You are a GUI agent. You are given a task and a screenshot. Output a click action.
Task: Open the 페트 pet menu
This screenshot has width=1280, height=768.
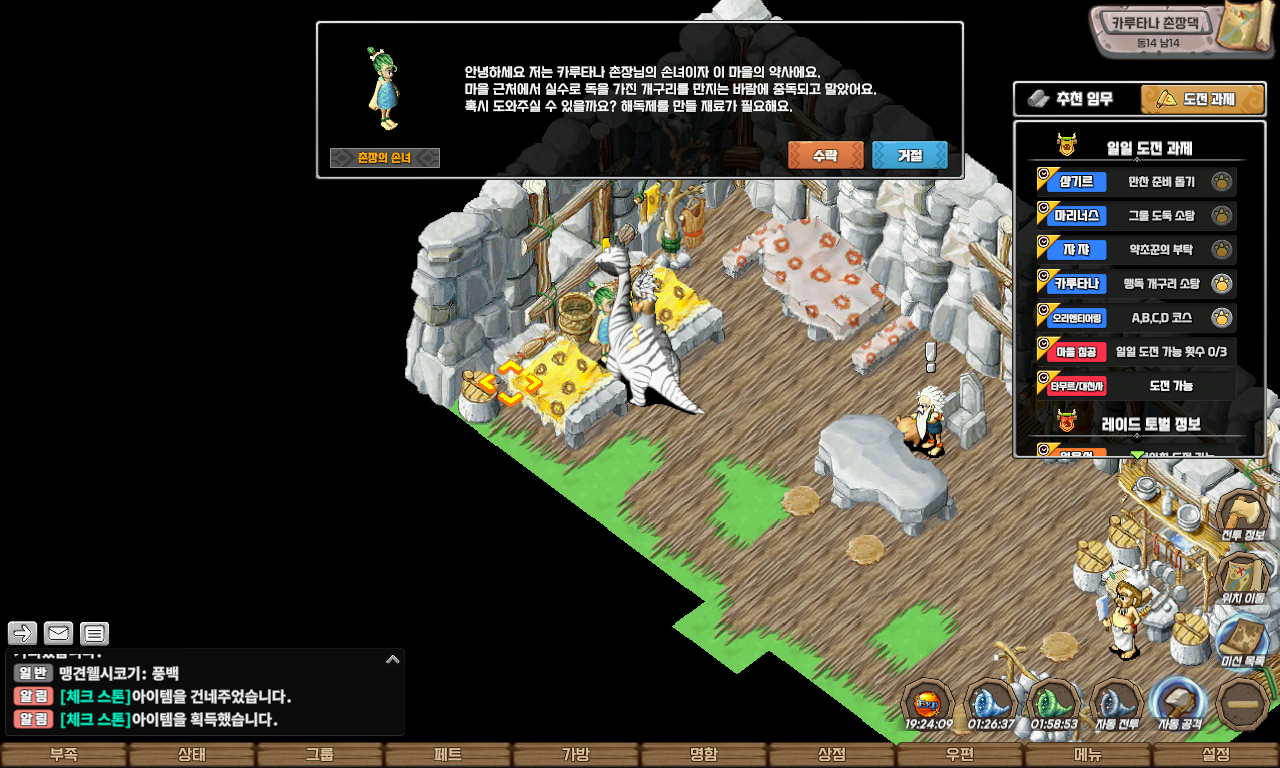pos(448,755)
